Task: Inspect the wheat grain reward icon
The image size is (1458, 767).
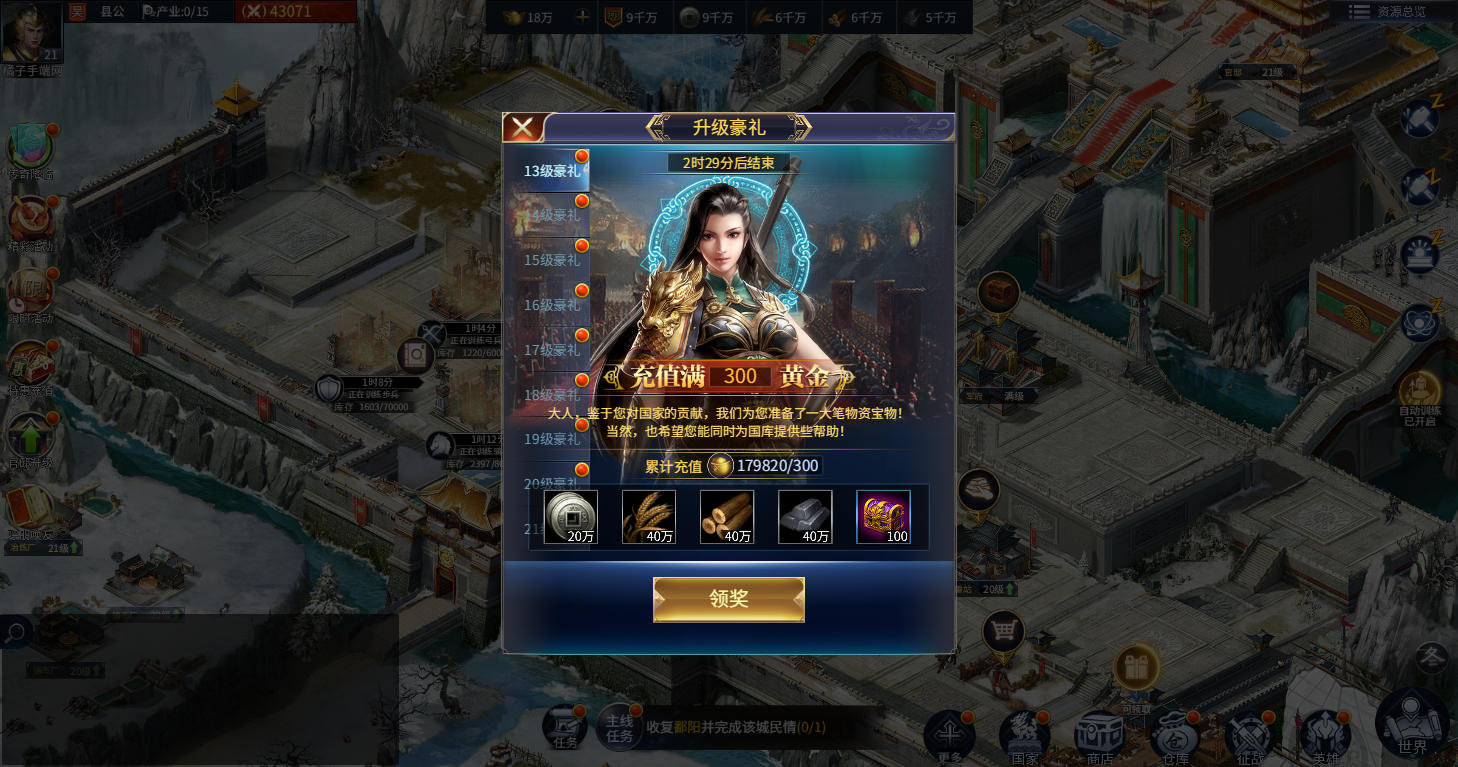Action: pyautogui.click(x=649, y=516)
